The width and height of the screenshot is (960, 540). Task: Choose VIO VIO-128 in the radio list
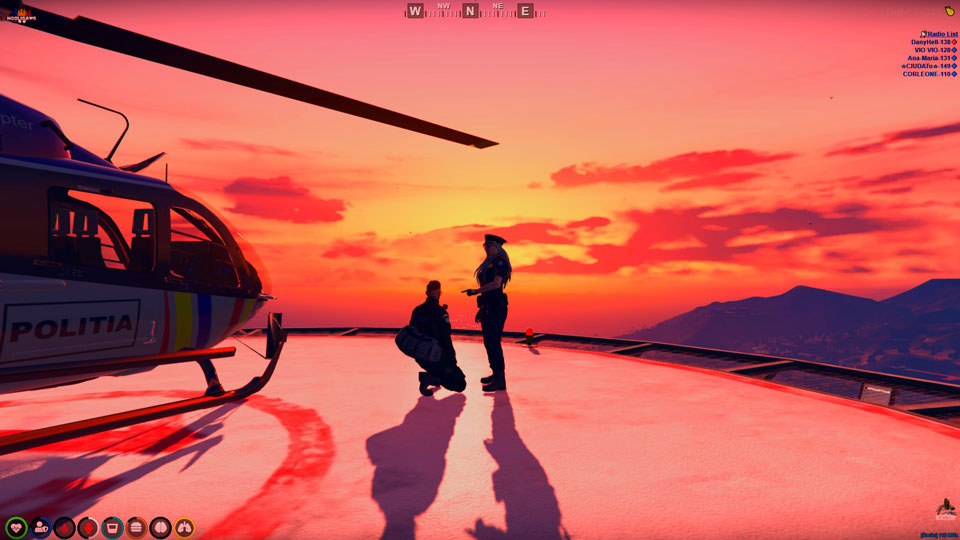[x=934, y=50]
